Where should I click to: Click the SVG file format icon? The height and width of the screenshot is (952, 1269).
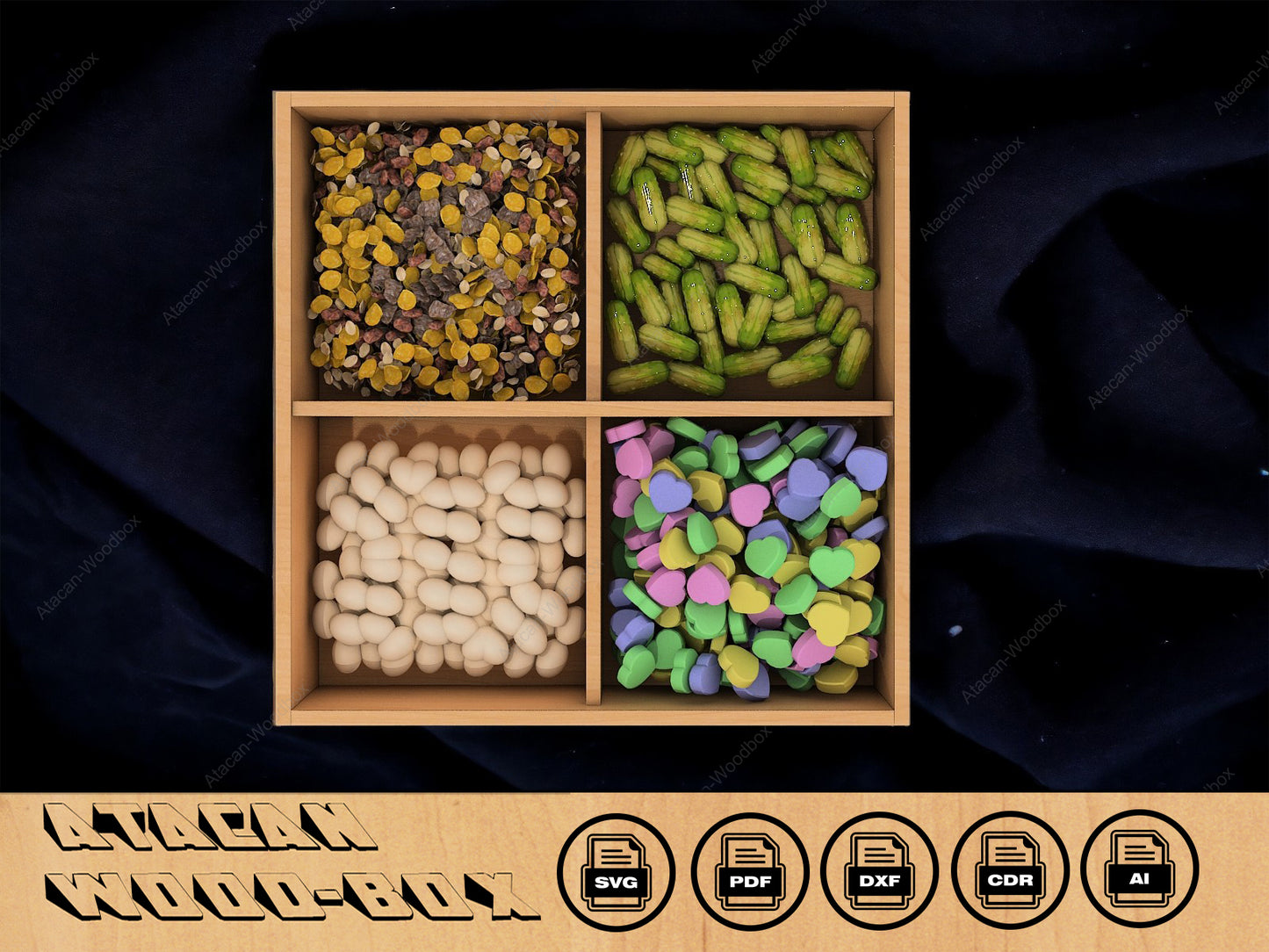click(616, 871)
